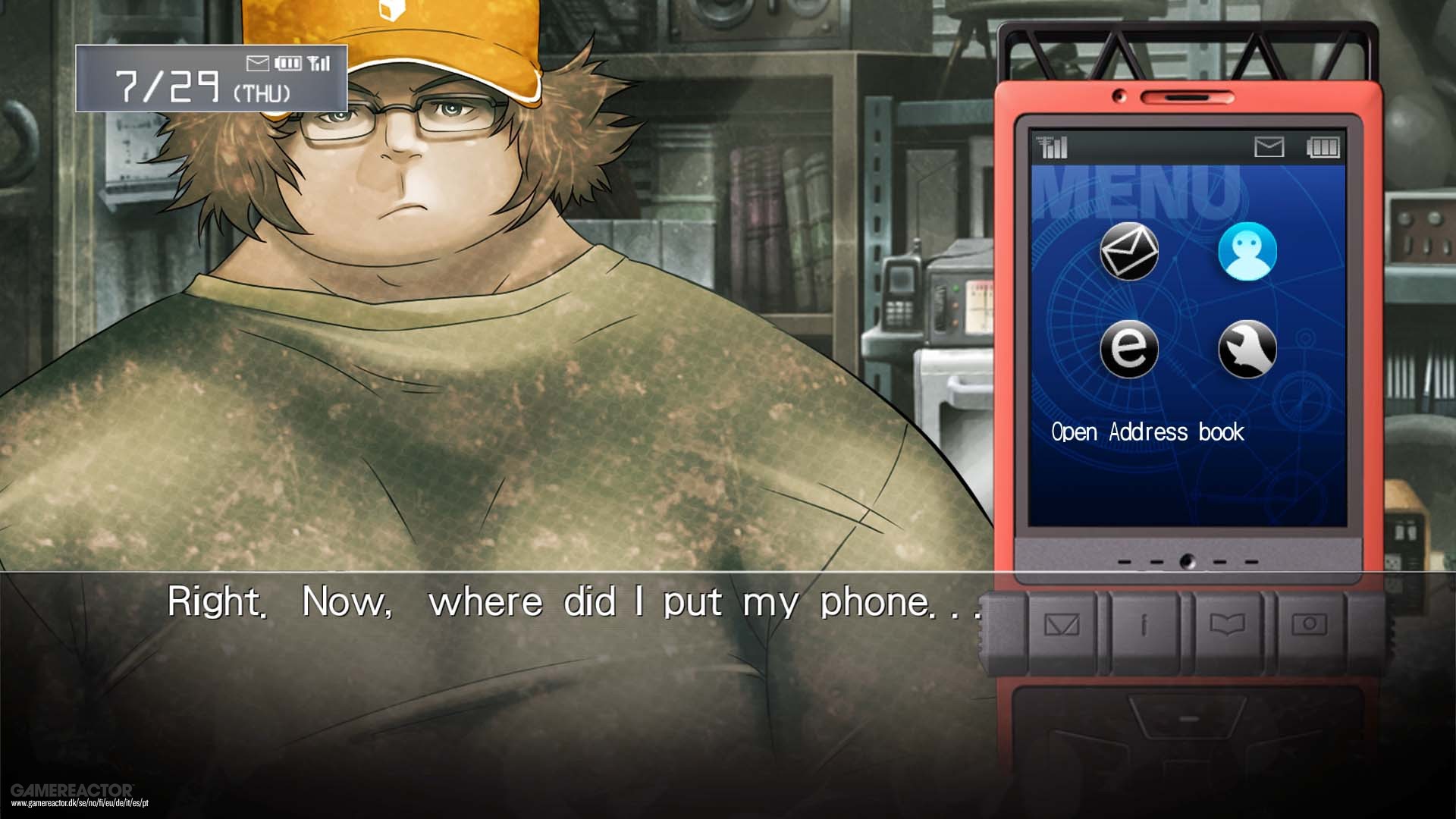The image size is (1456, 819).
Task: Select the 'Open Address book' option
Action: click(x=1147, y=432)
